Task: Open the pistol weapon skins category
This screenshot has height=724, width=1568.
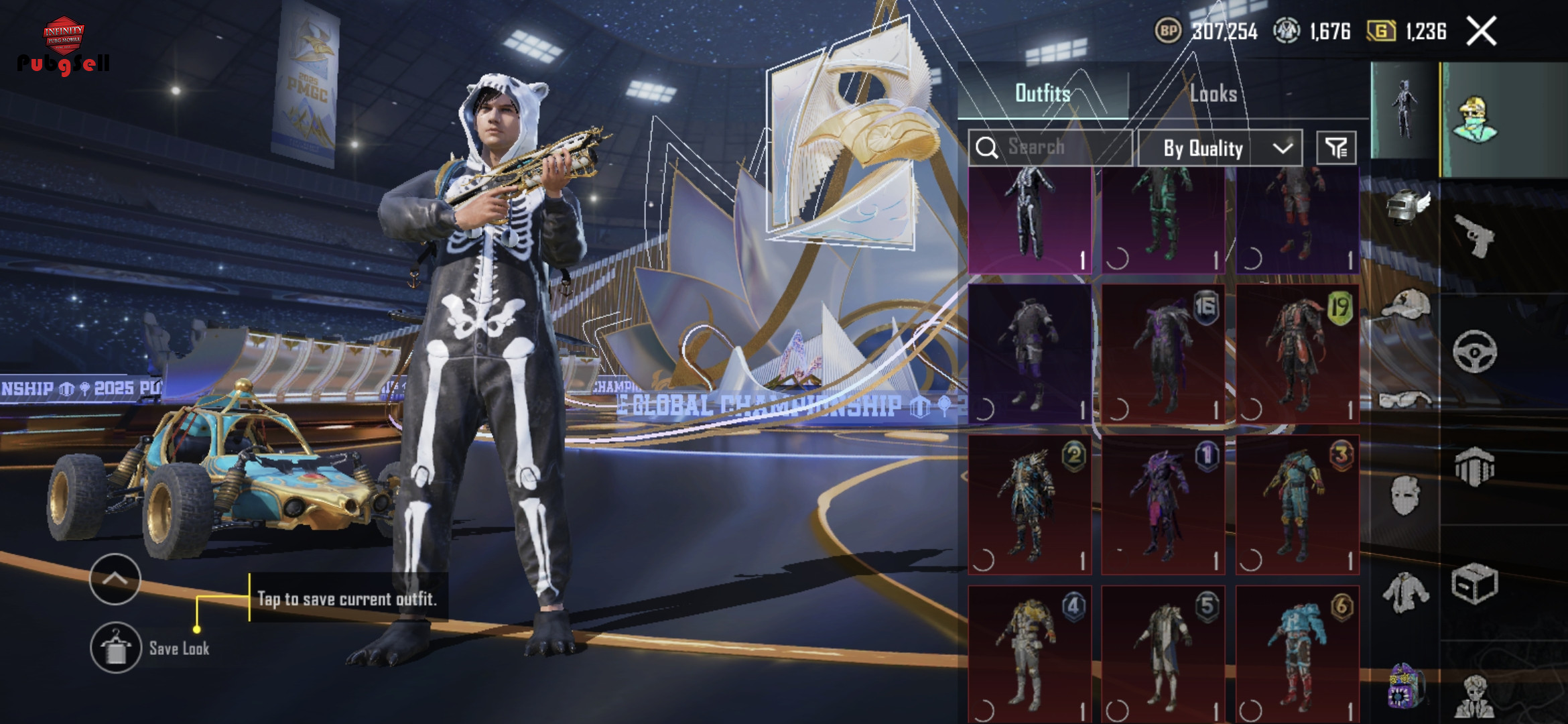Action: click(x=1474, y=235)
